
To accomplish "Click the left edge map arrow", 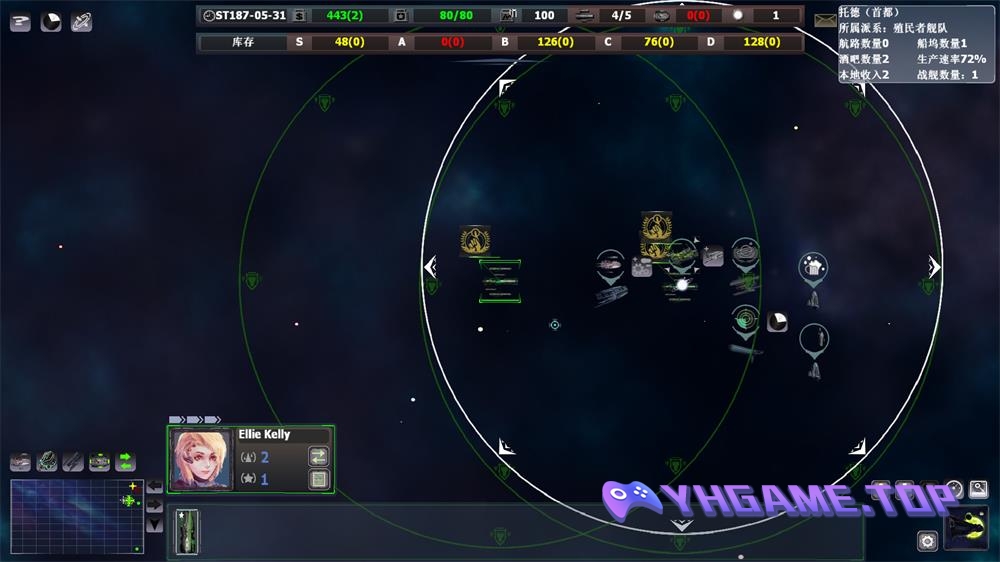I will [x=431, y=267].
